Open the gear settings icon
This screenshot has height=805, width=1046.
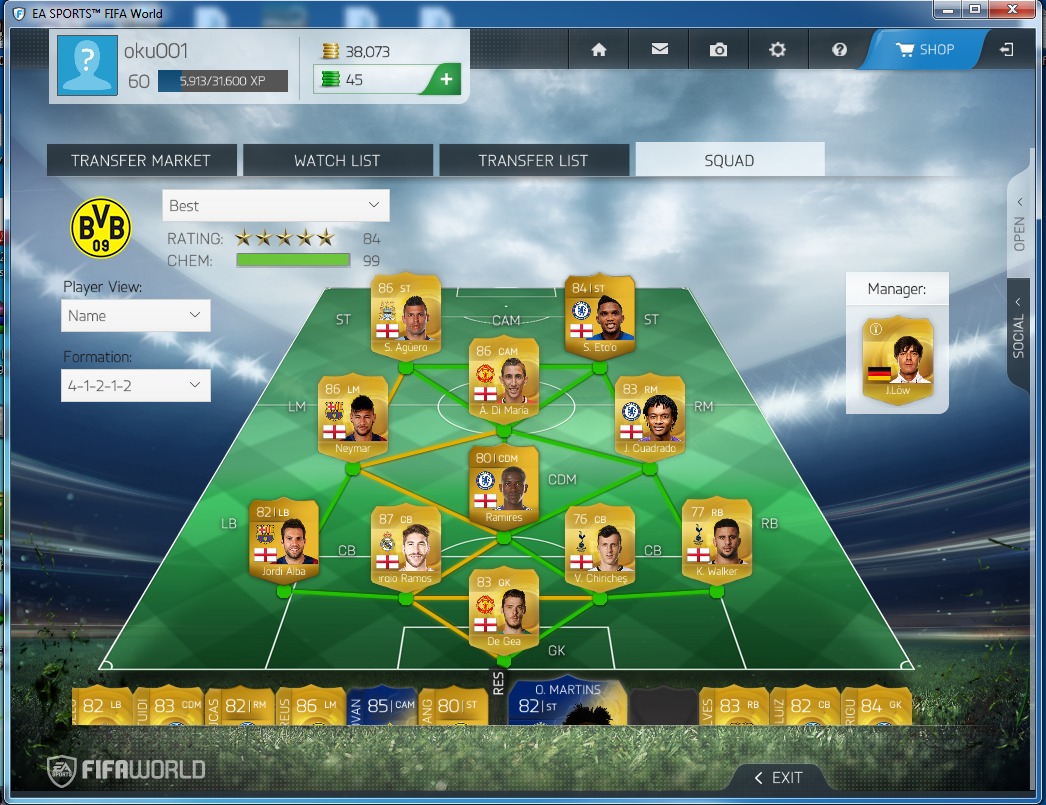pos(779,50)
